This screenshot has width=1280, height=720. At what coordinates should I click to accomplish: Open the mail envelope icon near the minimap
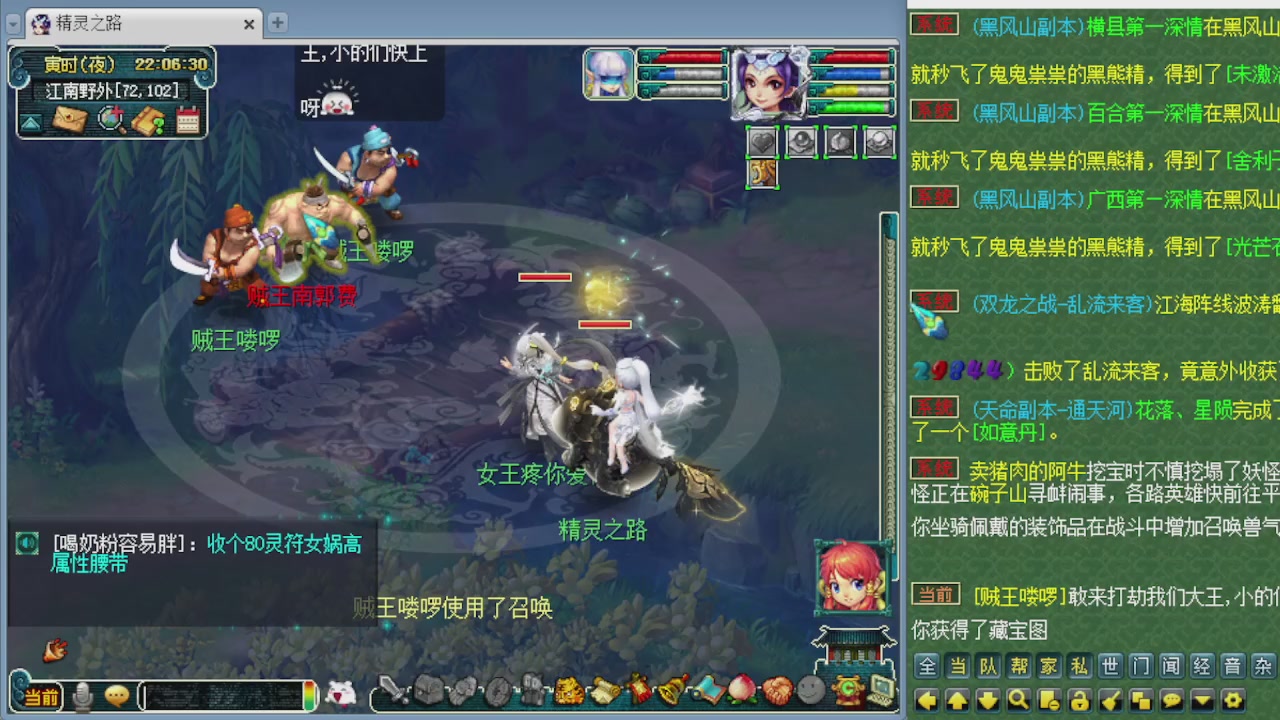coord(70,120)
